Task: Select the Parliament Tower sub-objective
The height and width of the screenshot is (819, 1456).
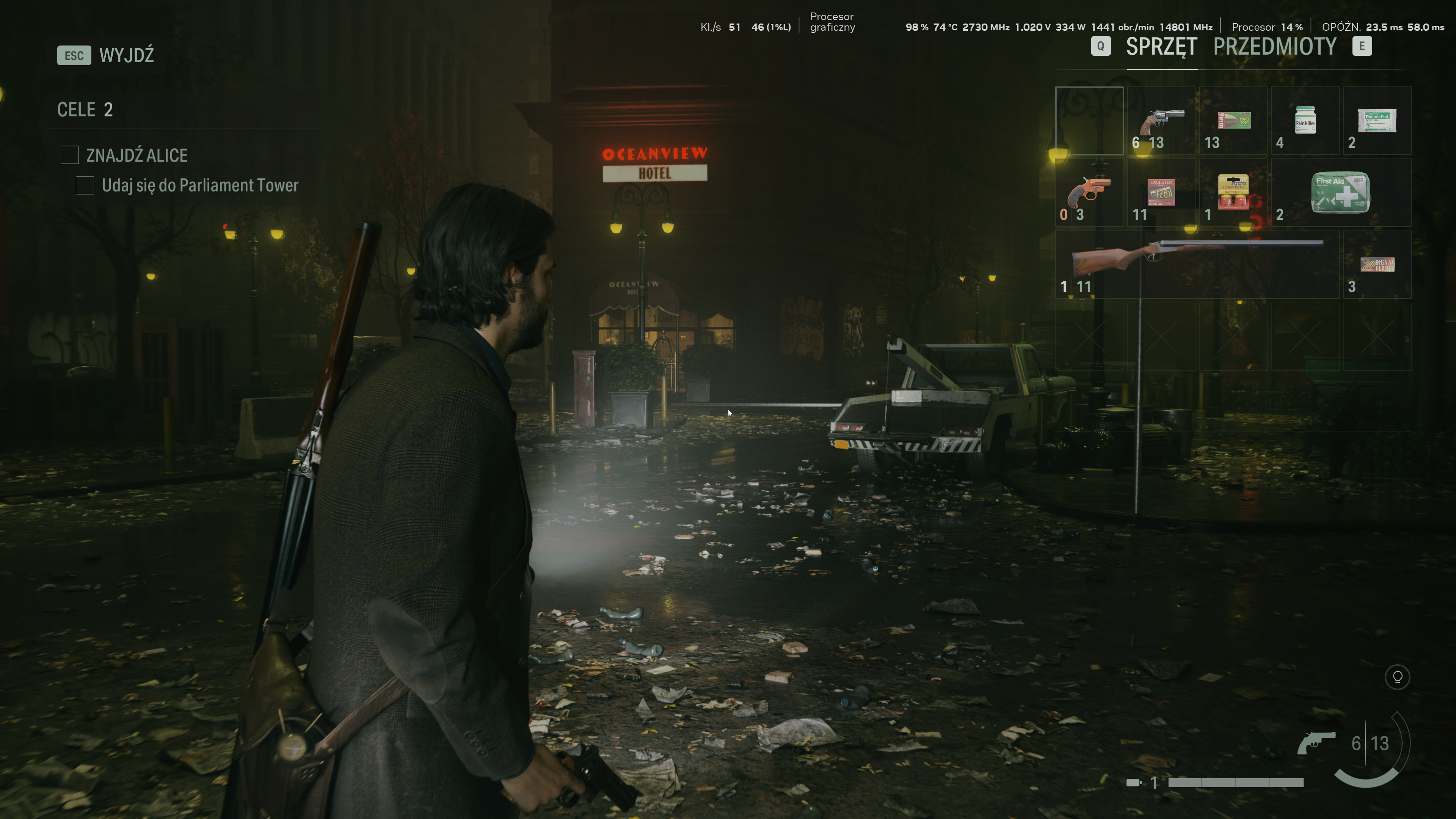Action: (x=199, y=185)
